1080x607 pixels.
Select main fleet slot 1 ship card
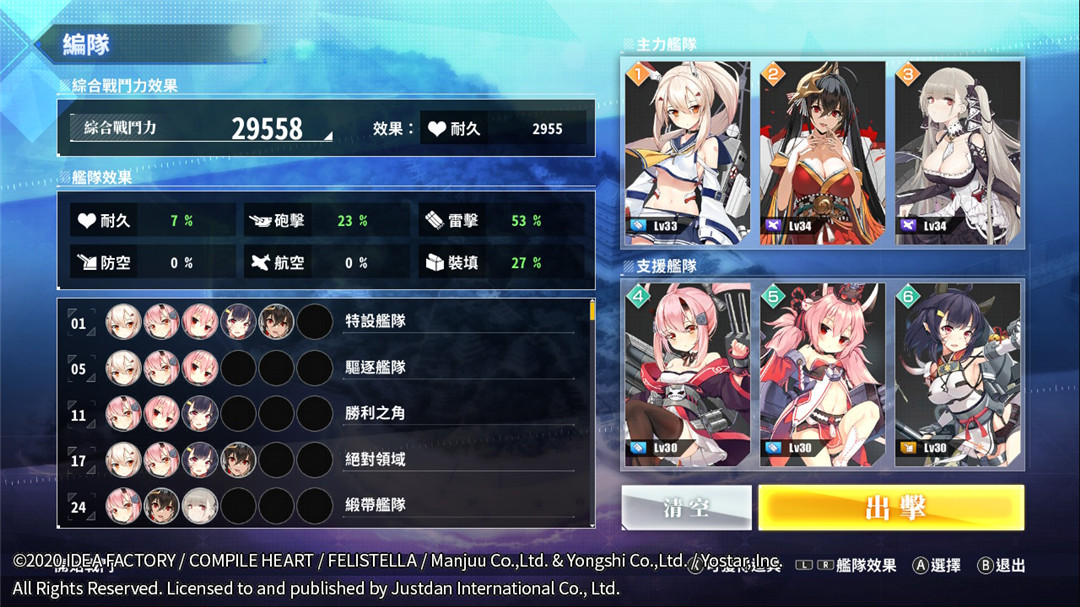tap(687, 152)
